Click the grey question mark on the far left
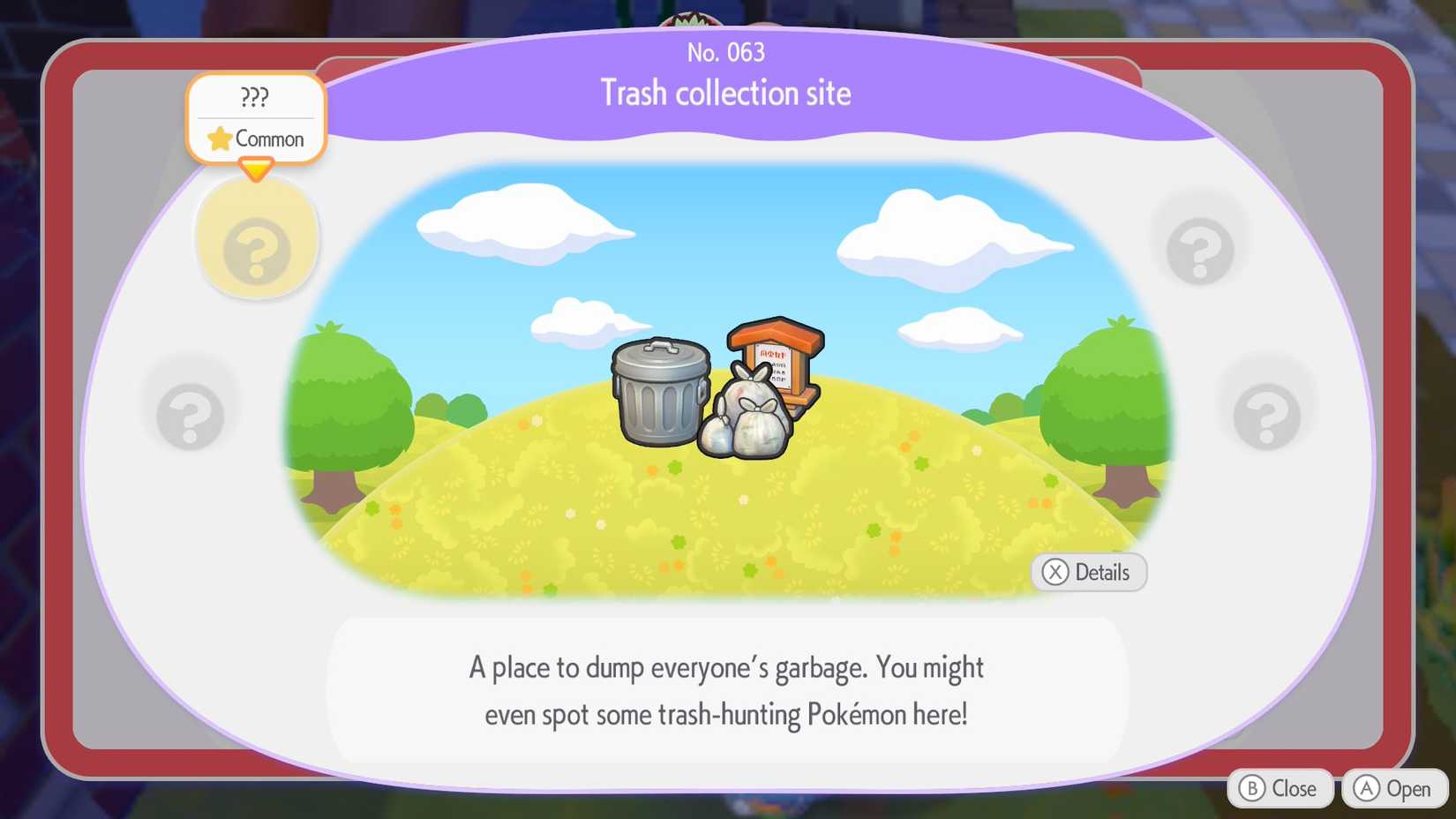This screenshot has width=1456, height=819. click(x=190, y=413)
